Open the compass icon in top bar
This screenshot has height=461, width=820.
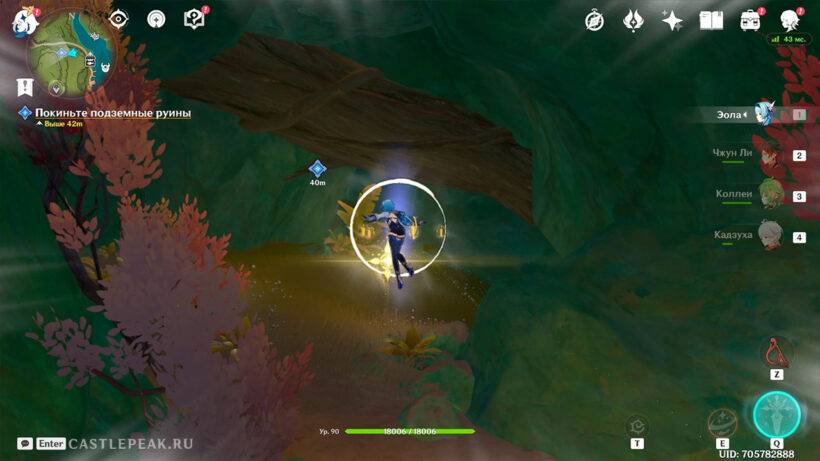(x=594, y=20)
